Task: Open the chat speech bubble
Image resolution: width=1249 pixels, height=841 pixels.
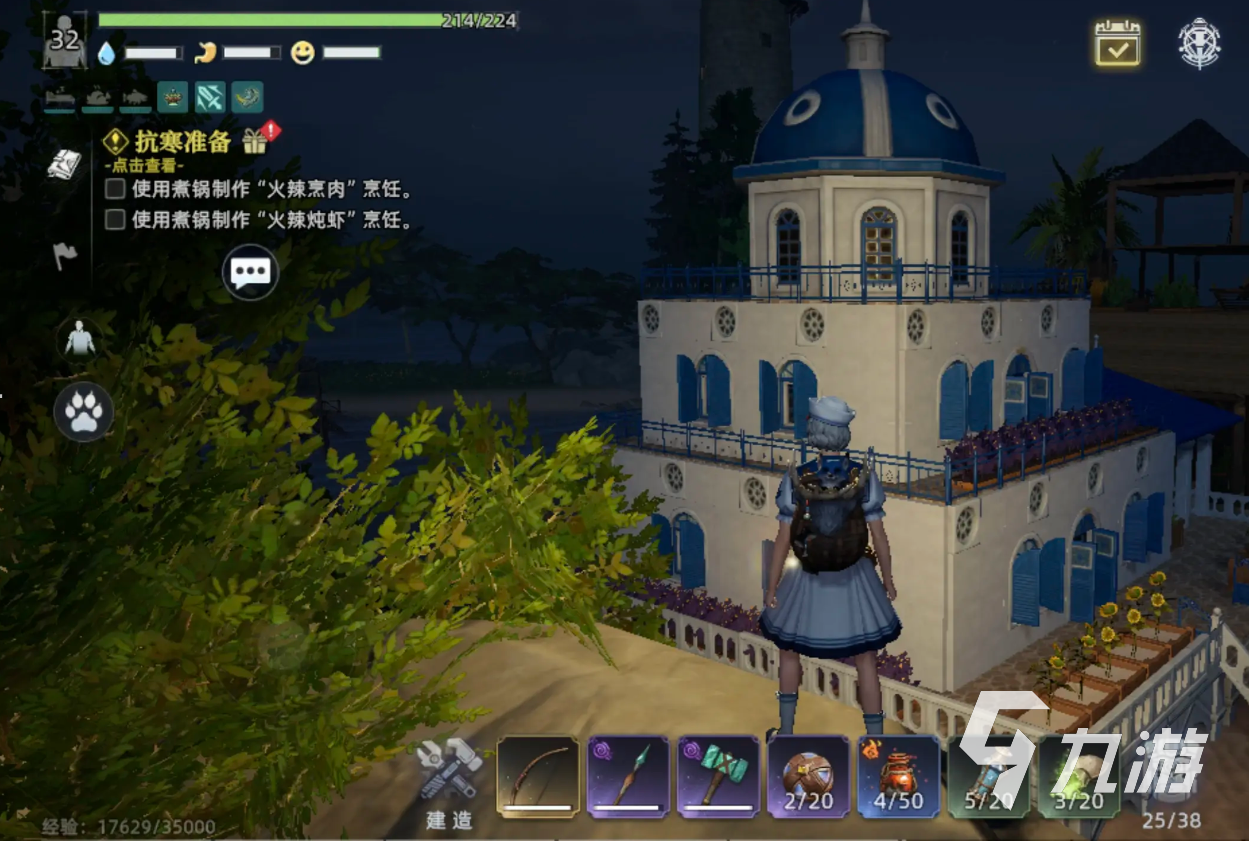Action: click(249, 272)
